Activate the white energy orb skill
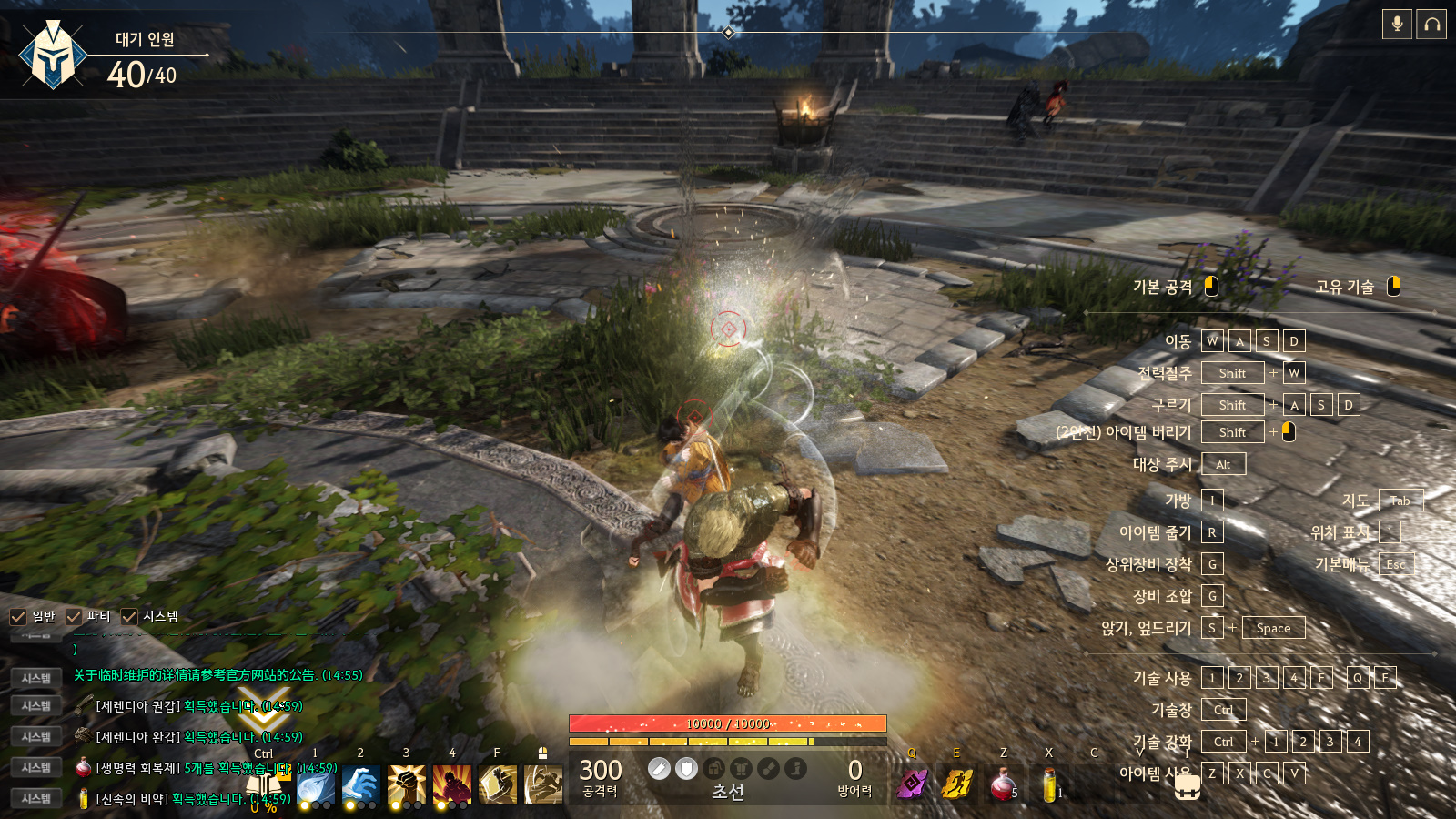This screenshot has height=819, width=1456. [316, 784]
